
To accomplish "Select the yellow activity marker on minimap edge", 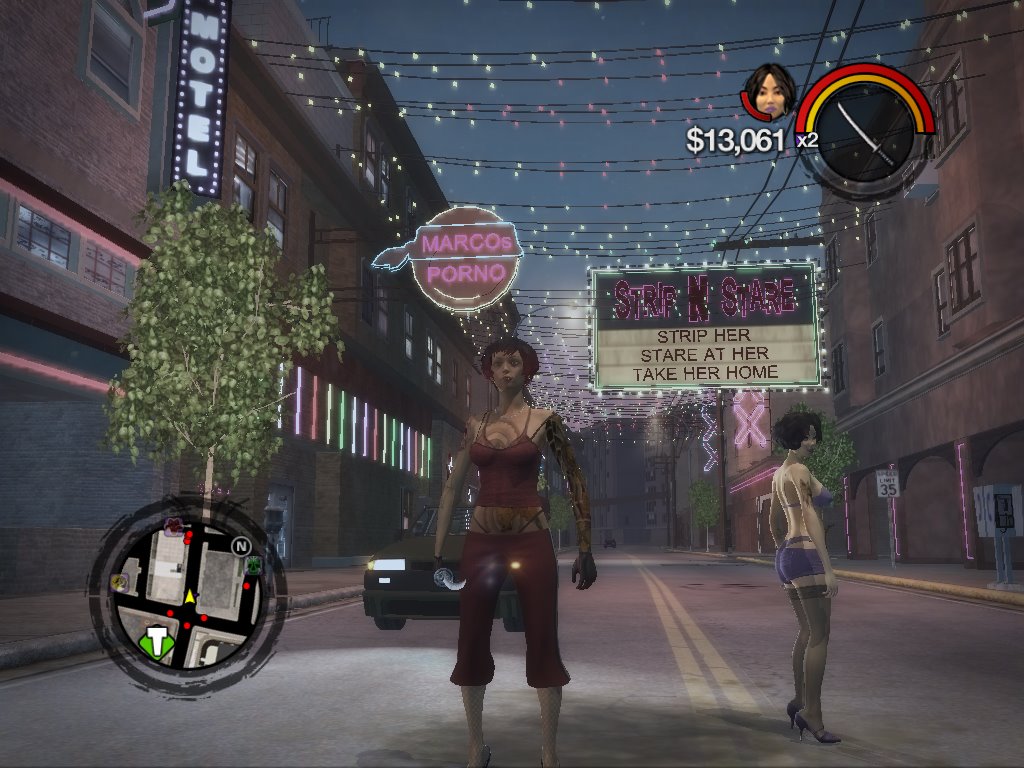I will point(121,580).
